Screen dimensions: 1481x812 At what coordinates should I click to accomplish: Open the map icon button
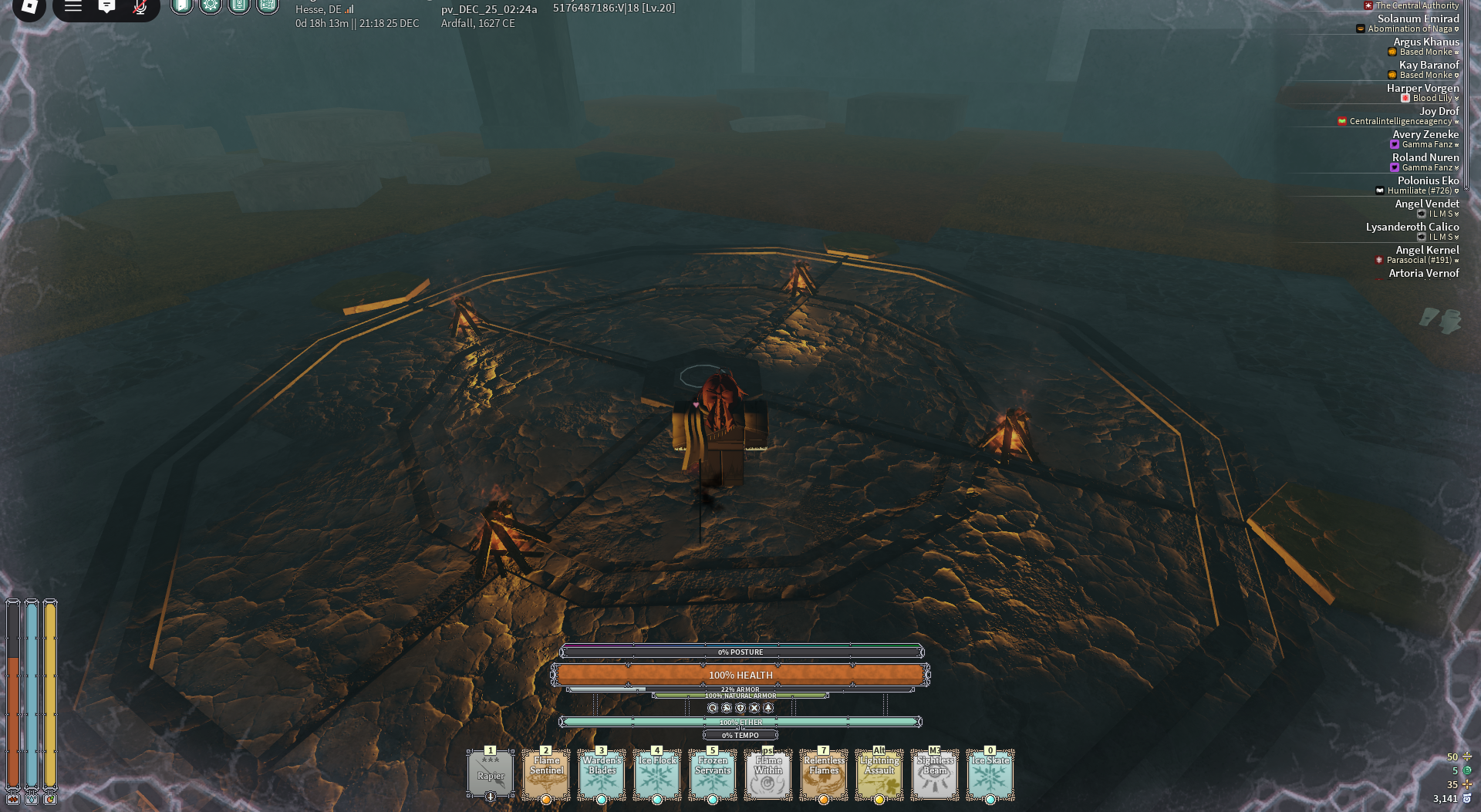coord(268,6)
